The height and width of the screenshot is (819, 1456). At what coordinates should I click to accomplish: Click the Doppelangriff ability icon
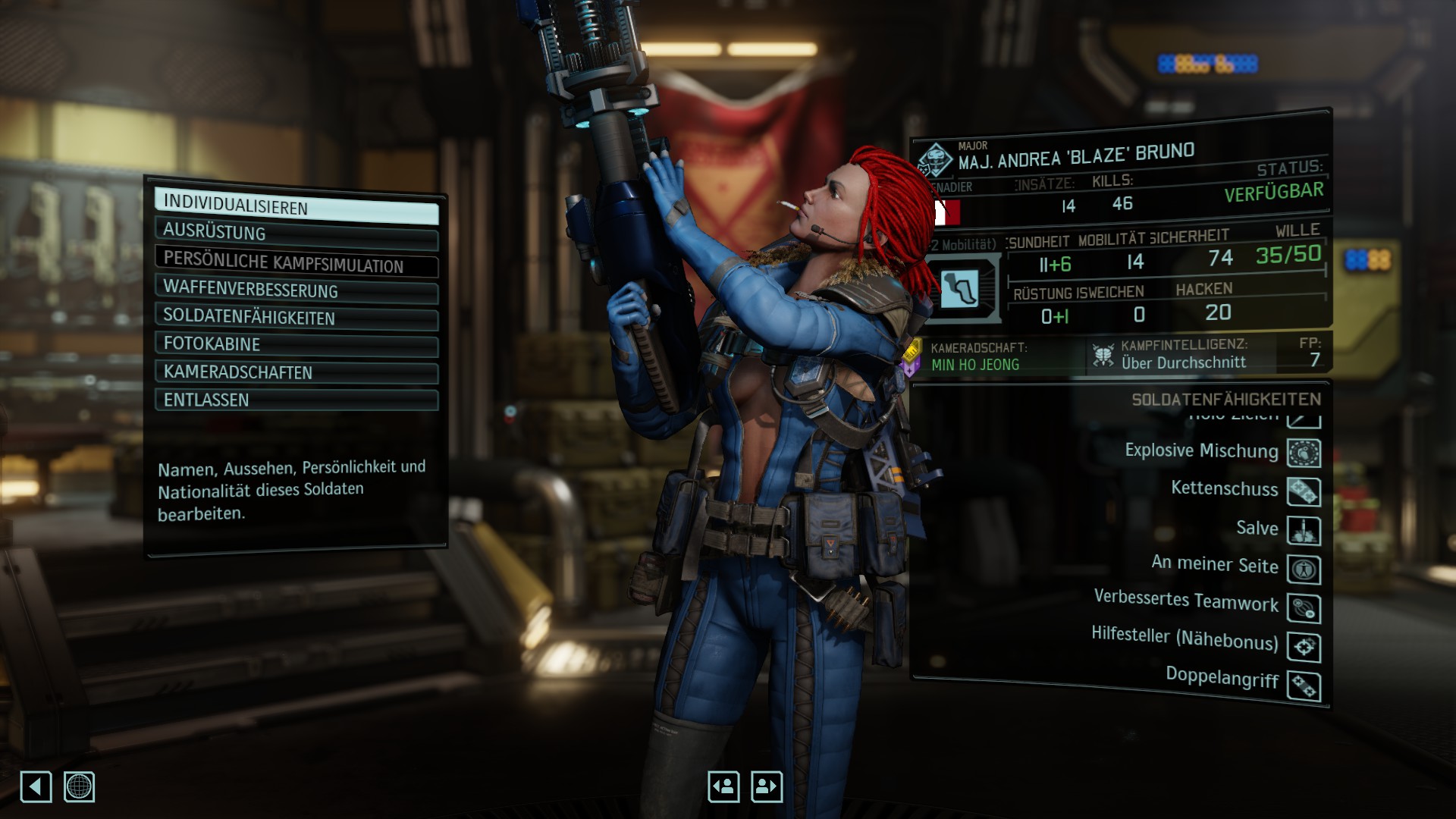click(1304, 686)
